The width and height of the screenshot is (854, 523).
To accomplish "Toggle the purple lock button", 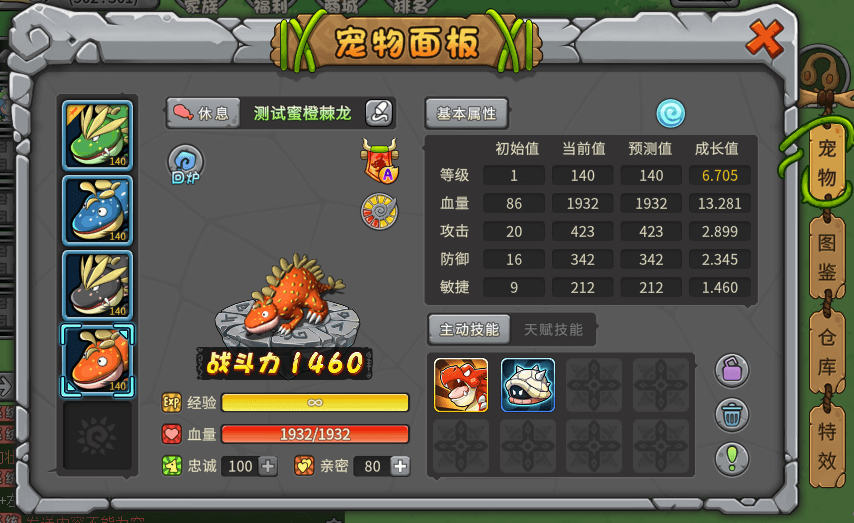I will coord(732,369).
